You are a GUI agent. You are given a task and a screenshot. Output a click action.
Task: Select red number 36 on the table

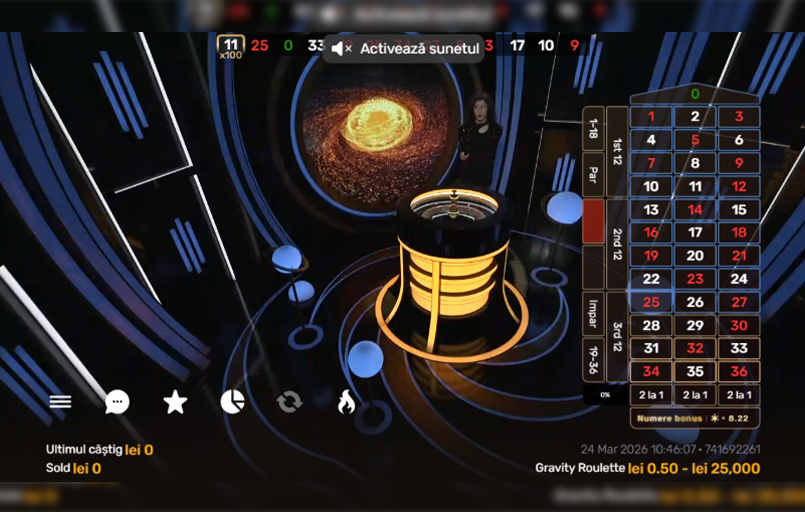pos(739,372)
